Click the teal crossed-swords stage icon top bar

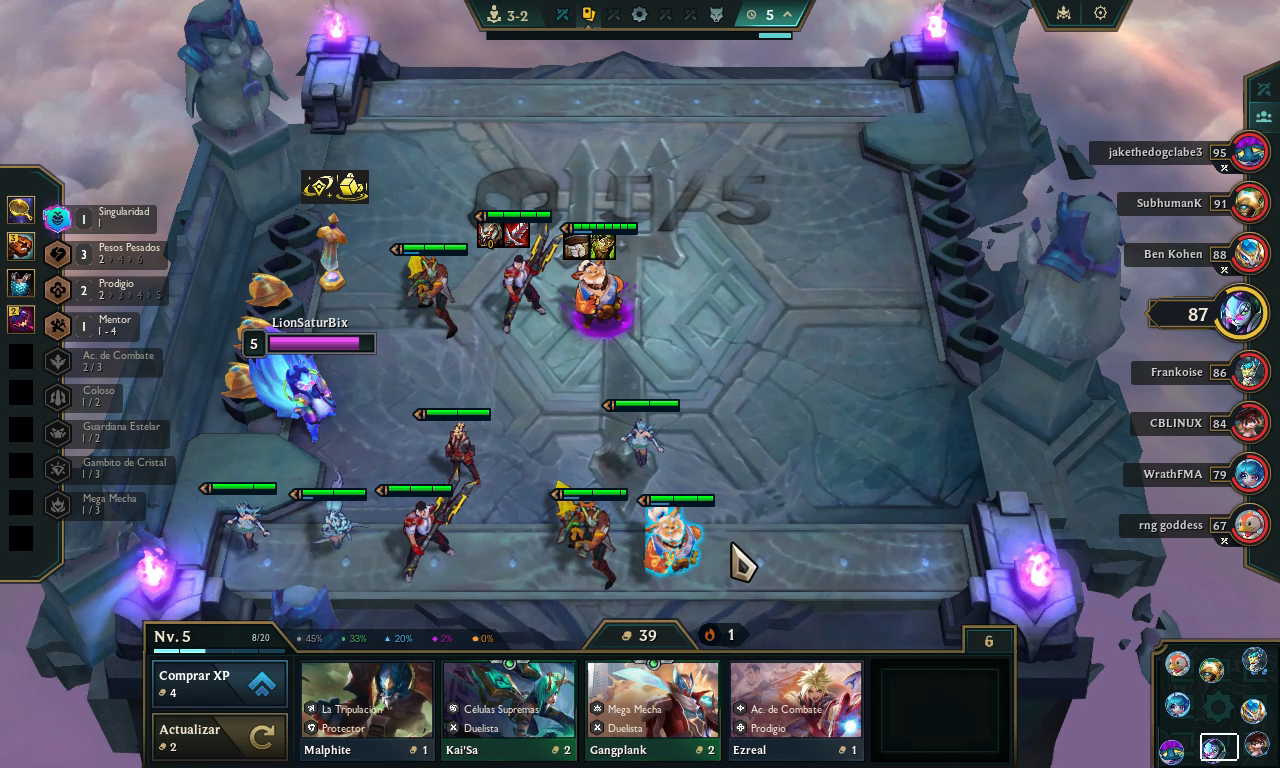[562, 15]
